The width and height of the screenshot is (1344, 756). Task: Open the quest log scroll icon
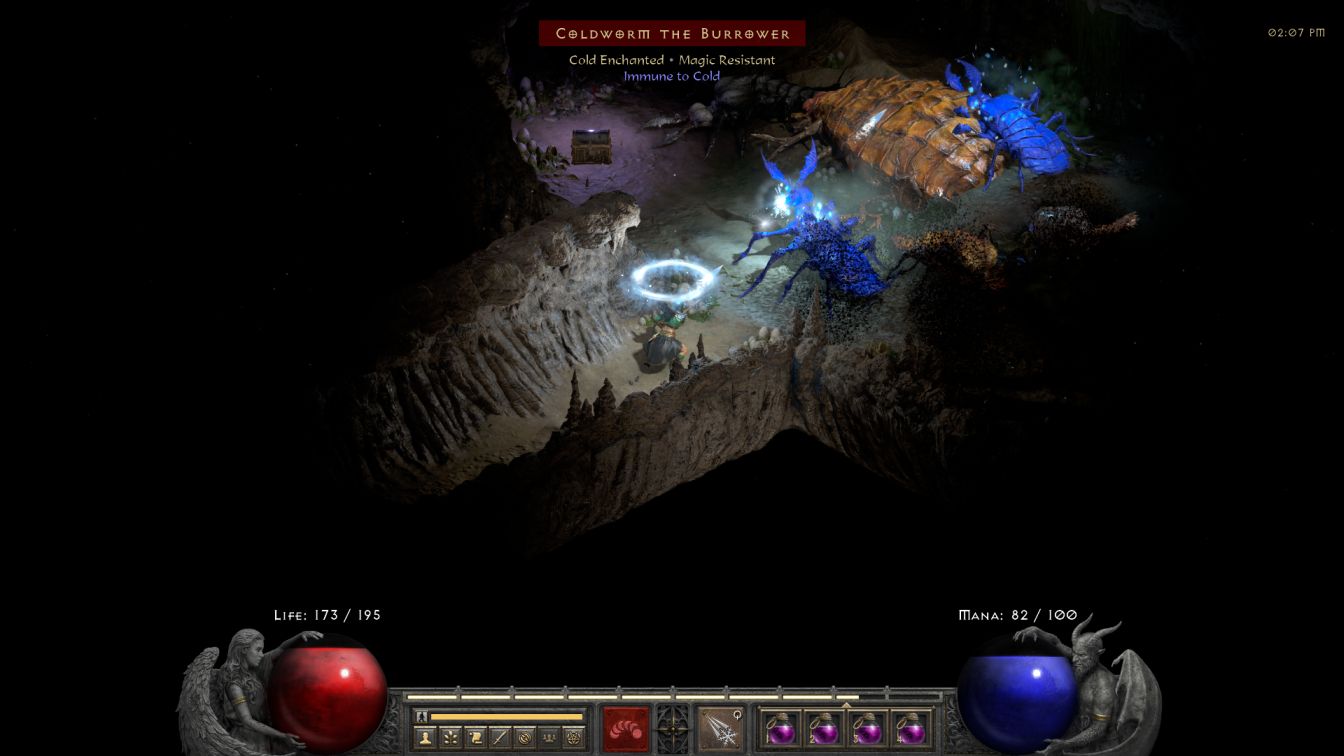point(474,738)
